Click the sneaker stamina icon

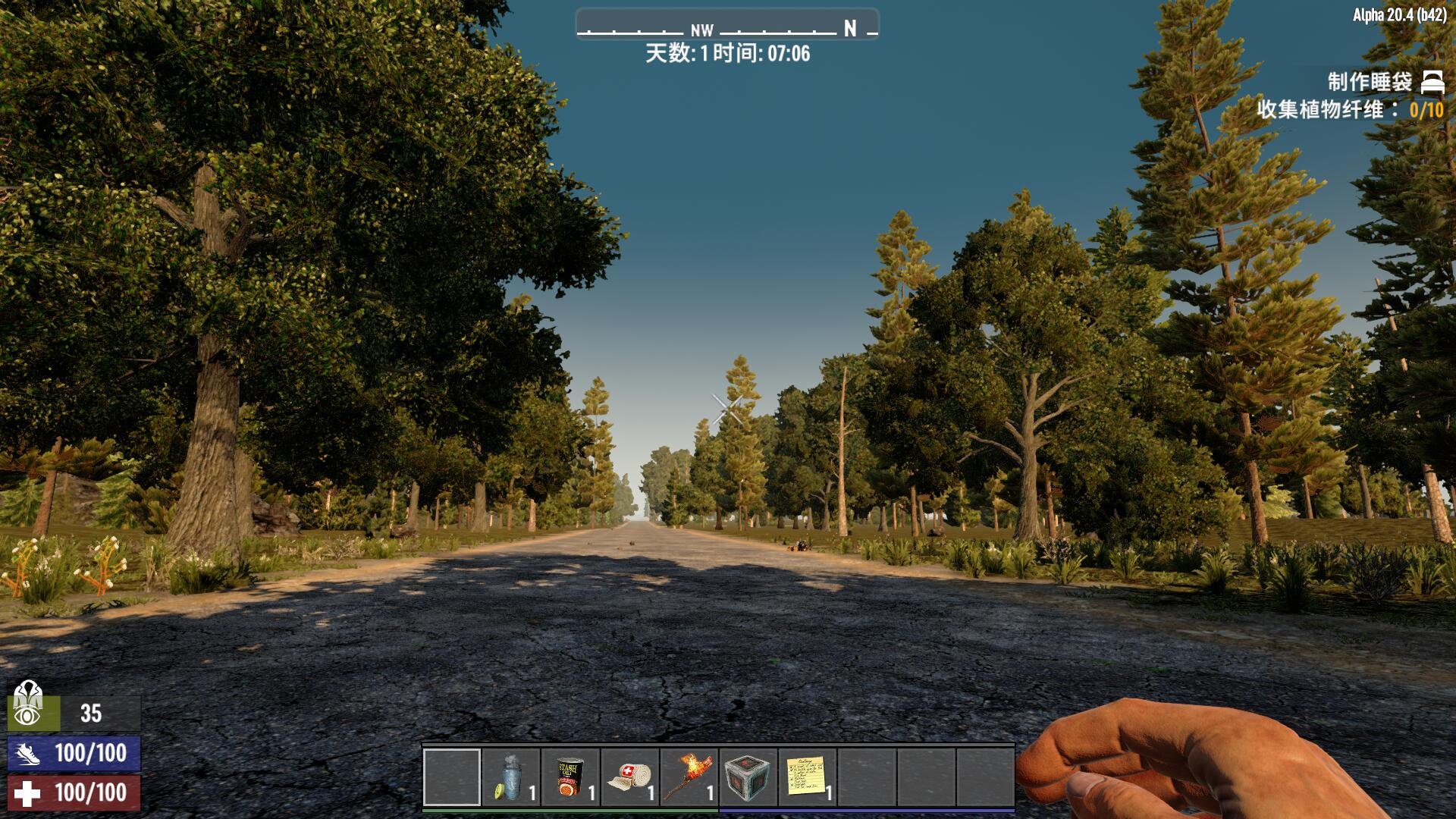(x=28, y=754)
